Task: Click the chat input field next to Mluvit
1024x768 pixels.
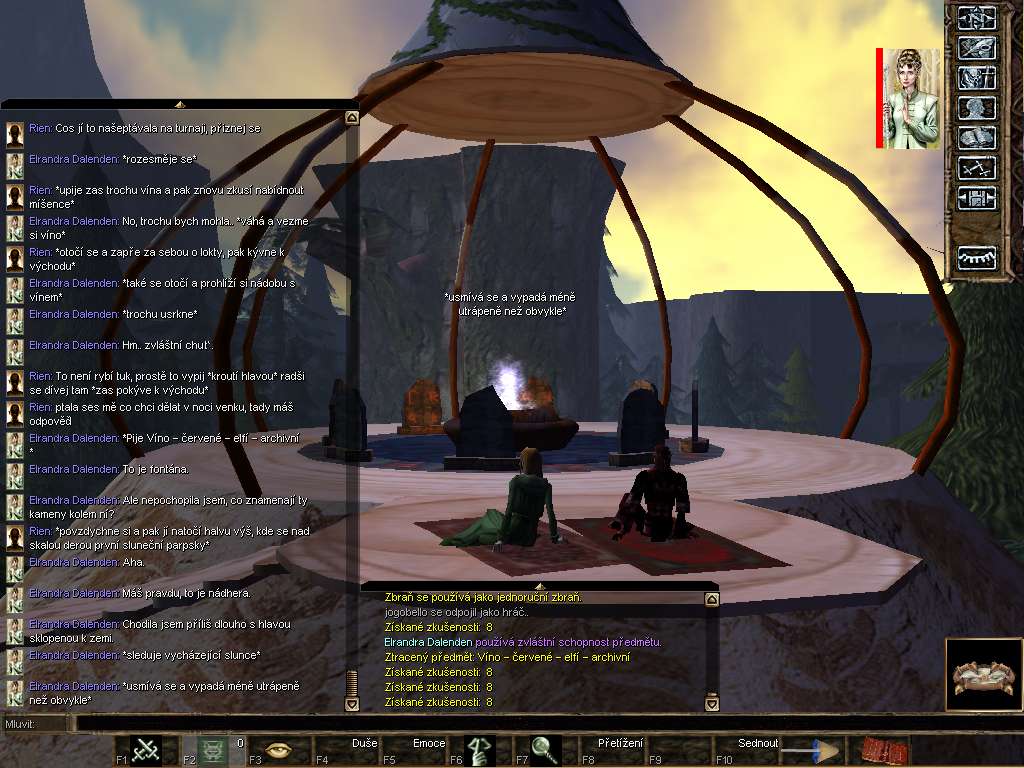Action: (500, 723)
